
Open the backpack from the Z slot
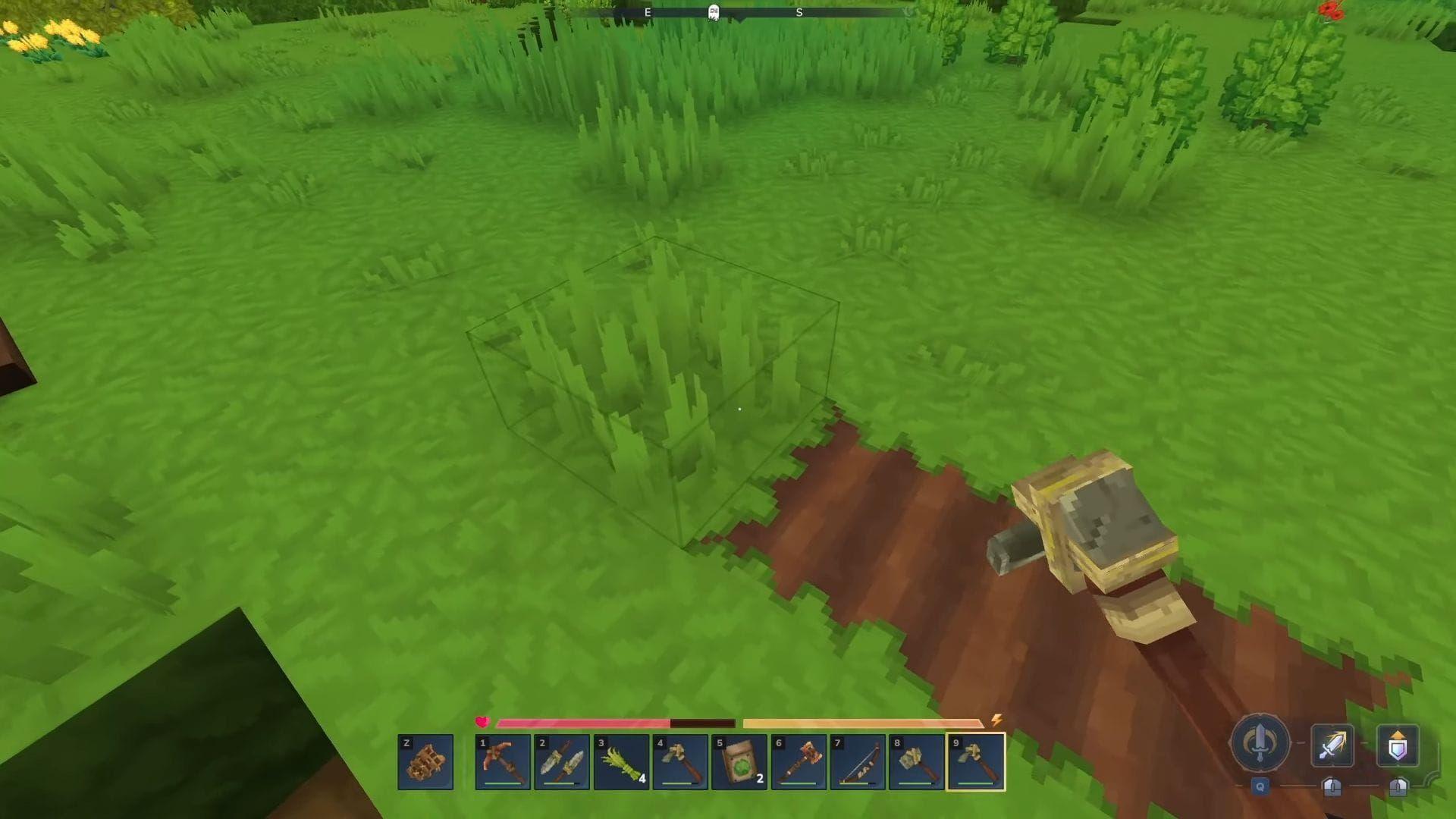coord(425,761)
